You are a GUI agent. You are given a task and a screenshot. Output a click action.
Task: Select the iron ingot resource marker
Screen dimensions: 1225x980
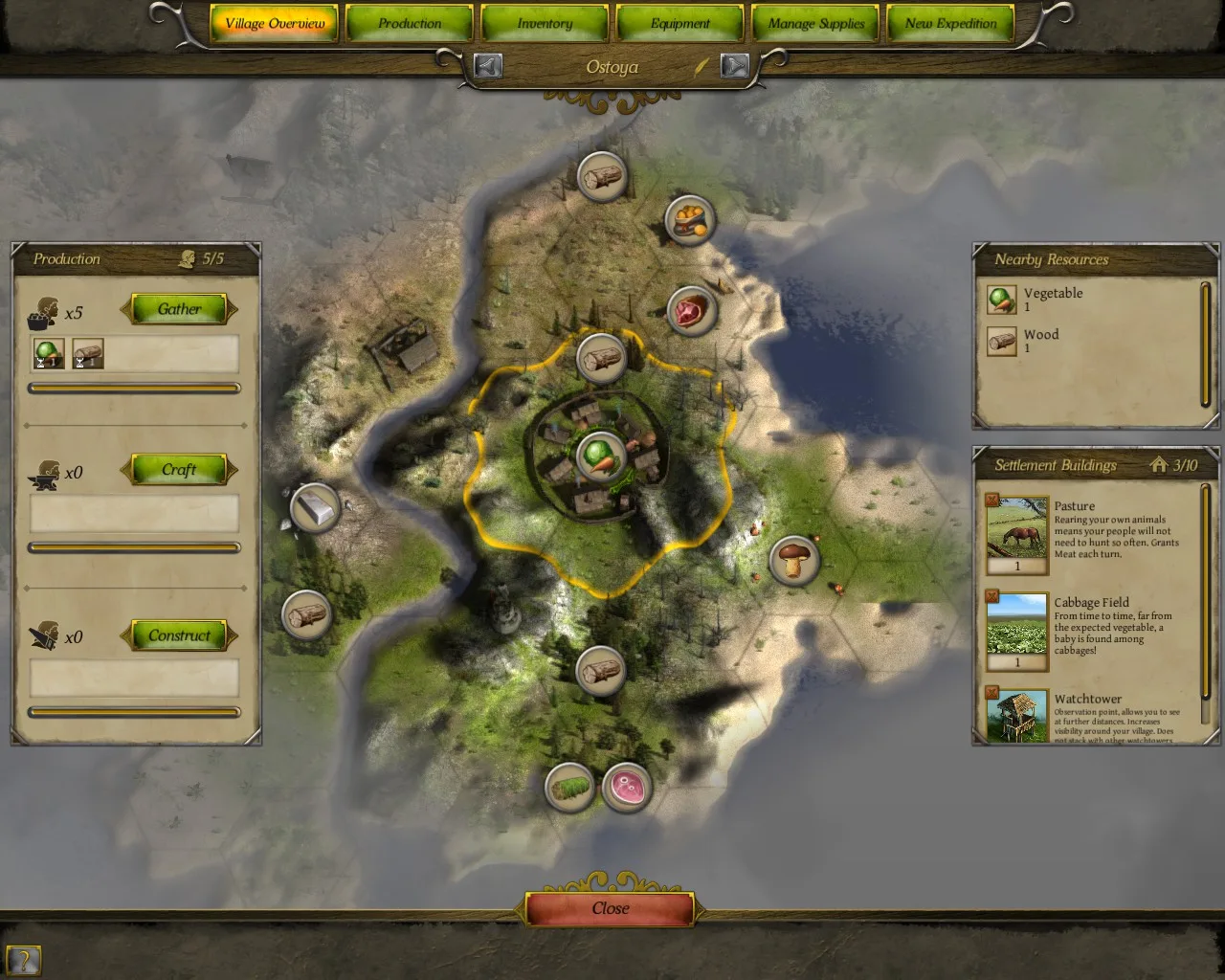pos(315,508)
